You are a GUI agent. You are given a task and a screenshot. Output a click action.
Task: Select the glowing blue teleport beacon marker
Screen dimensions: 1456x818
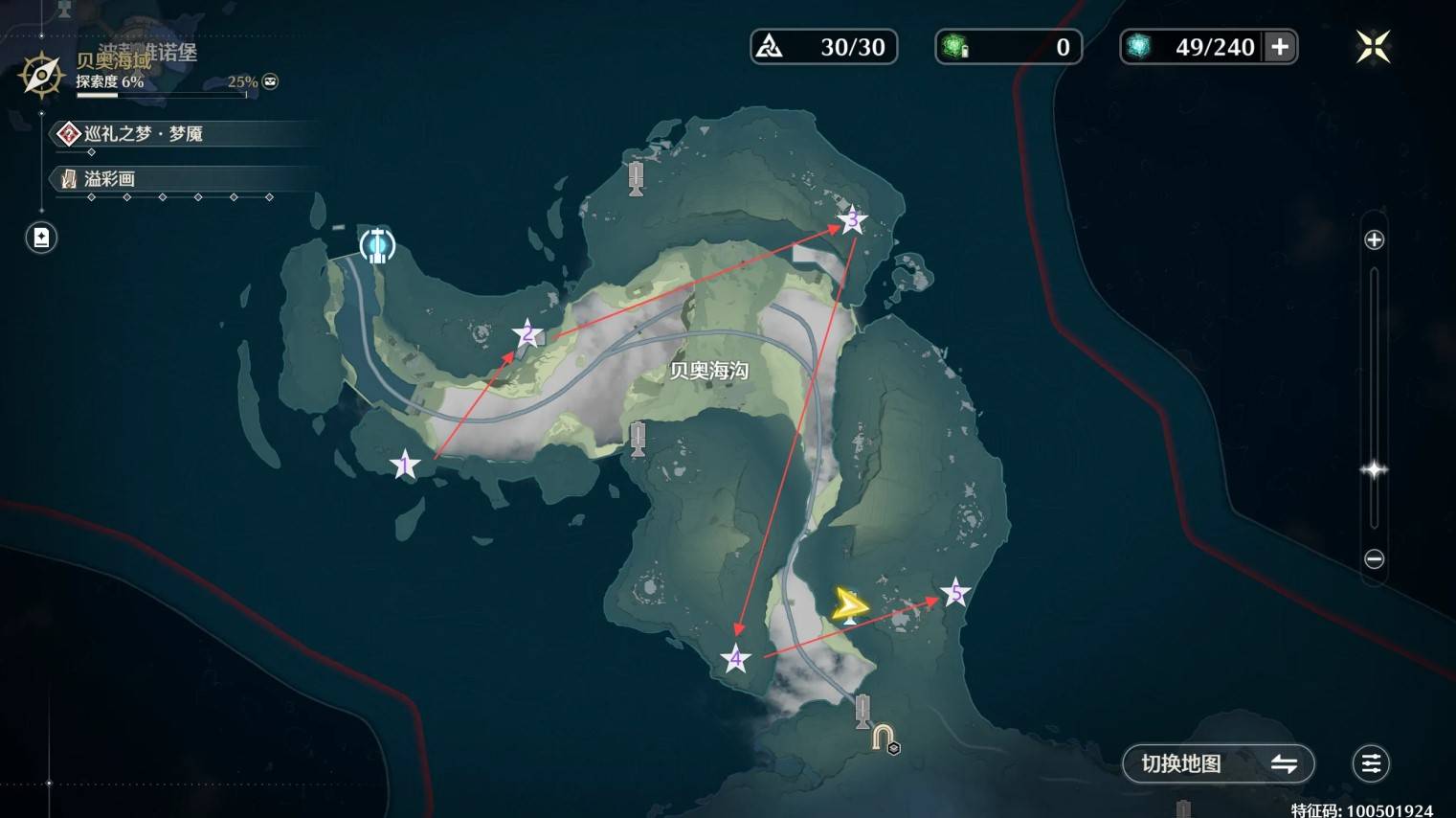tap(377, 245)
